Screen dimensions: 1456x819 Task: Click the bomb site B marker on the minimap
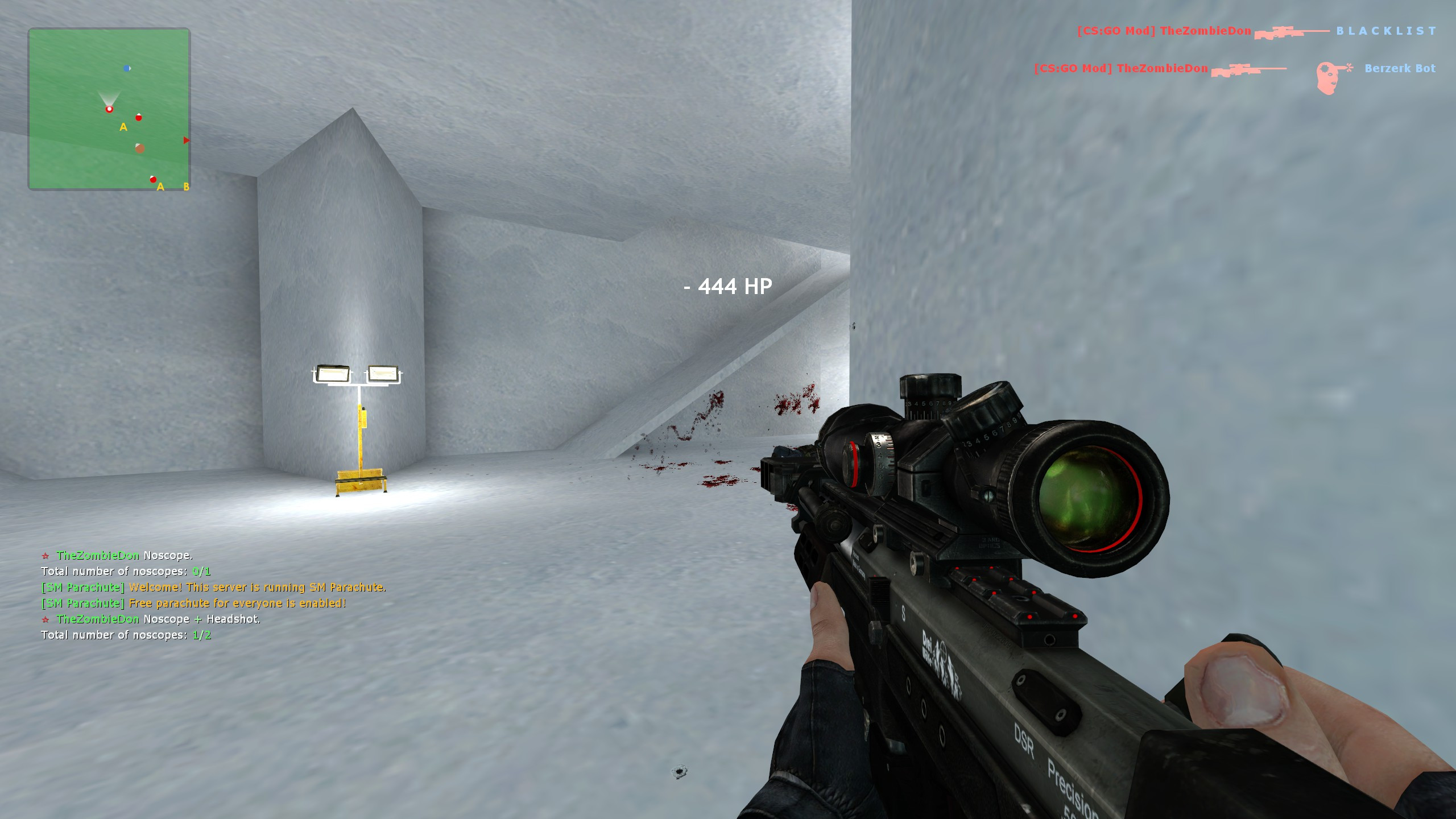185,187
